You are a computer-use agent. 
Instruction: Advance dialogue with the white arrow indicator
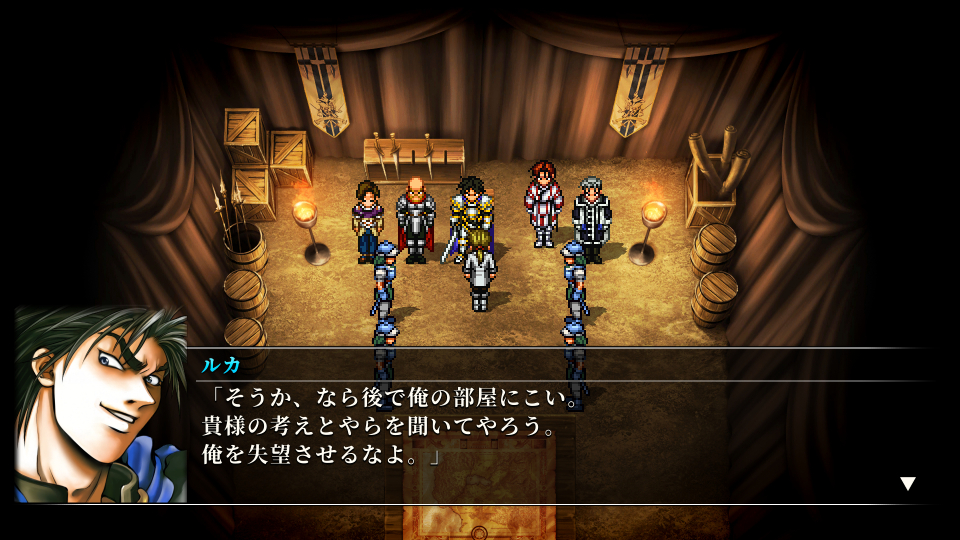(x=907, y=484)
